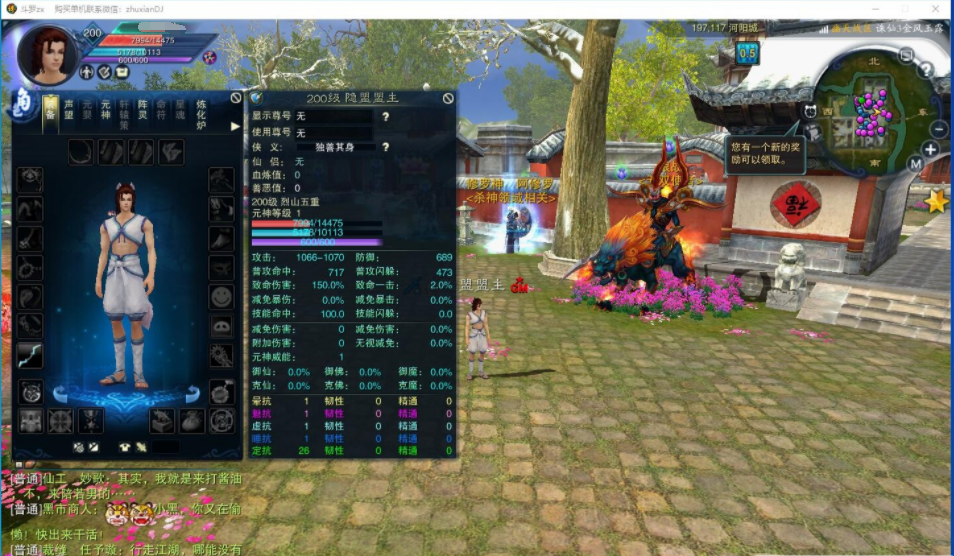
Task: Close the game window with the X
Action: click(934, 8)
